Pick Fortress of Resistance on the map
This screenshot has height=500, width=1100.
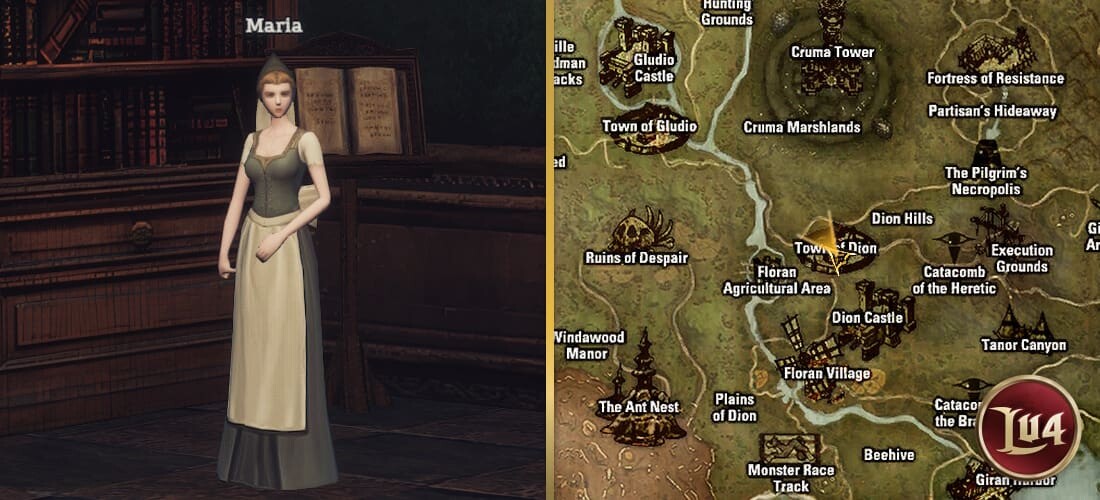(995, 78)
